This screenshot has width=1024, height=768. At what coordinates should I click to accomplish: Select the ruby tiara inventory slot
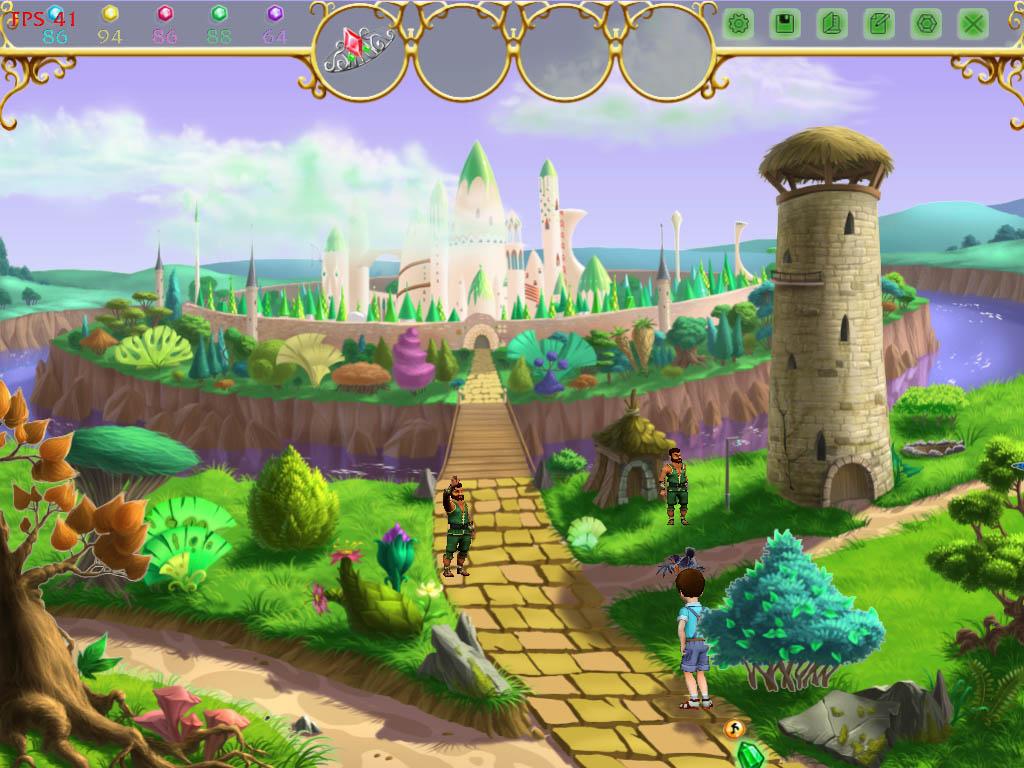(360, 50)
